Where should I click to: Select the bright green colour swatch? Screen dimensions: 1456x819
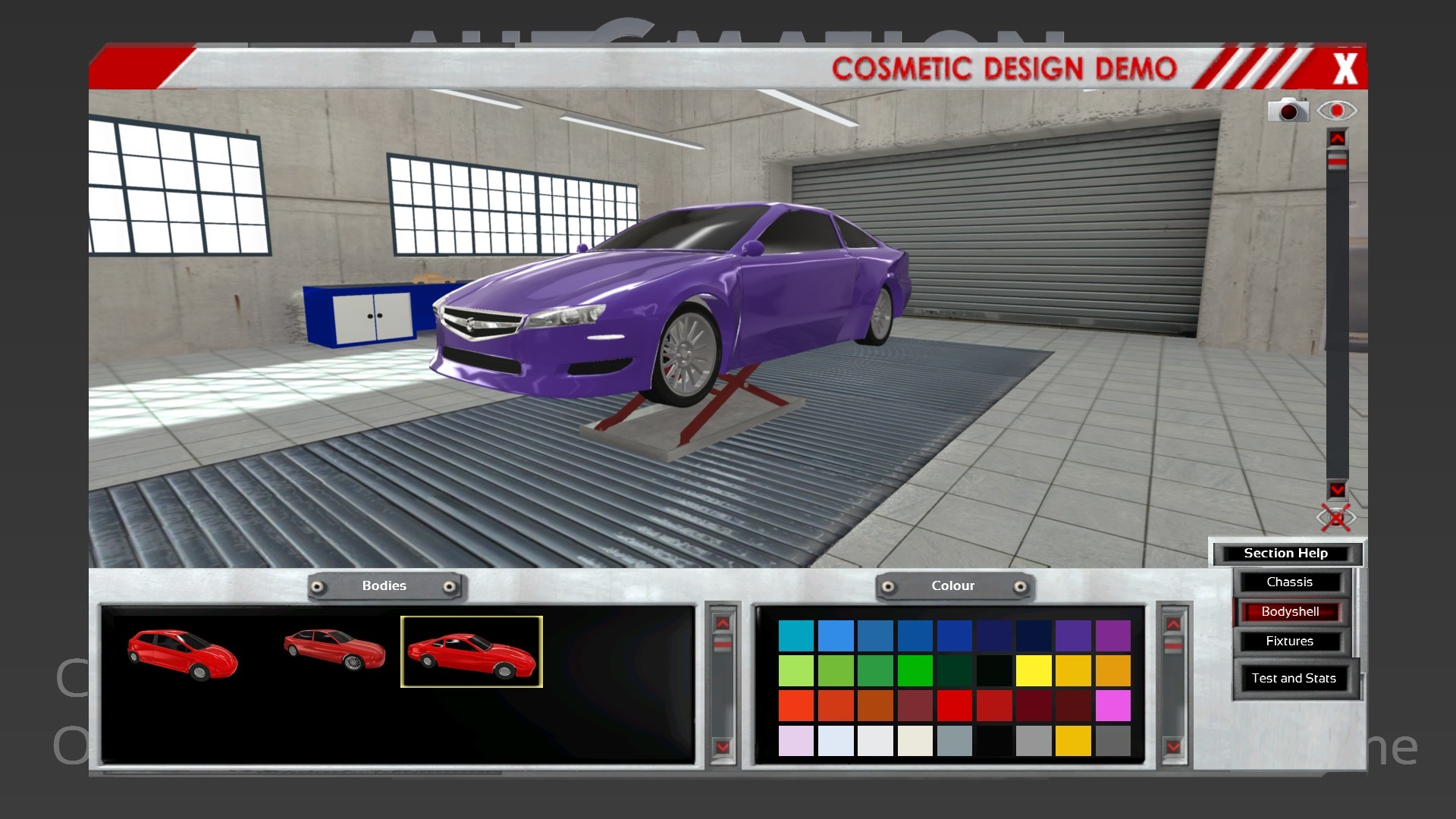915,671
